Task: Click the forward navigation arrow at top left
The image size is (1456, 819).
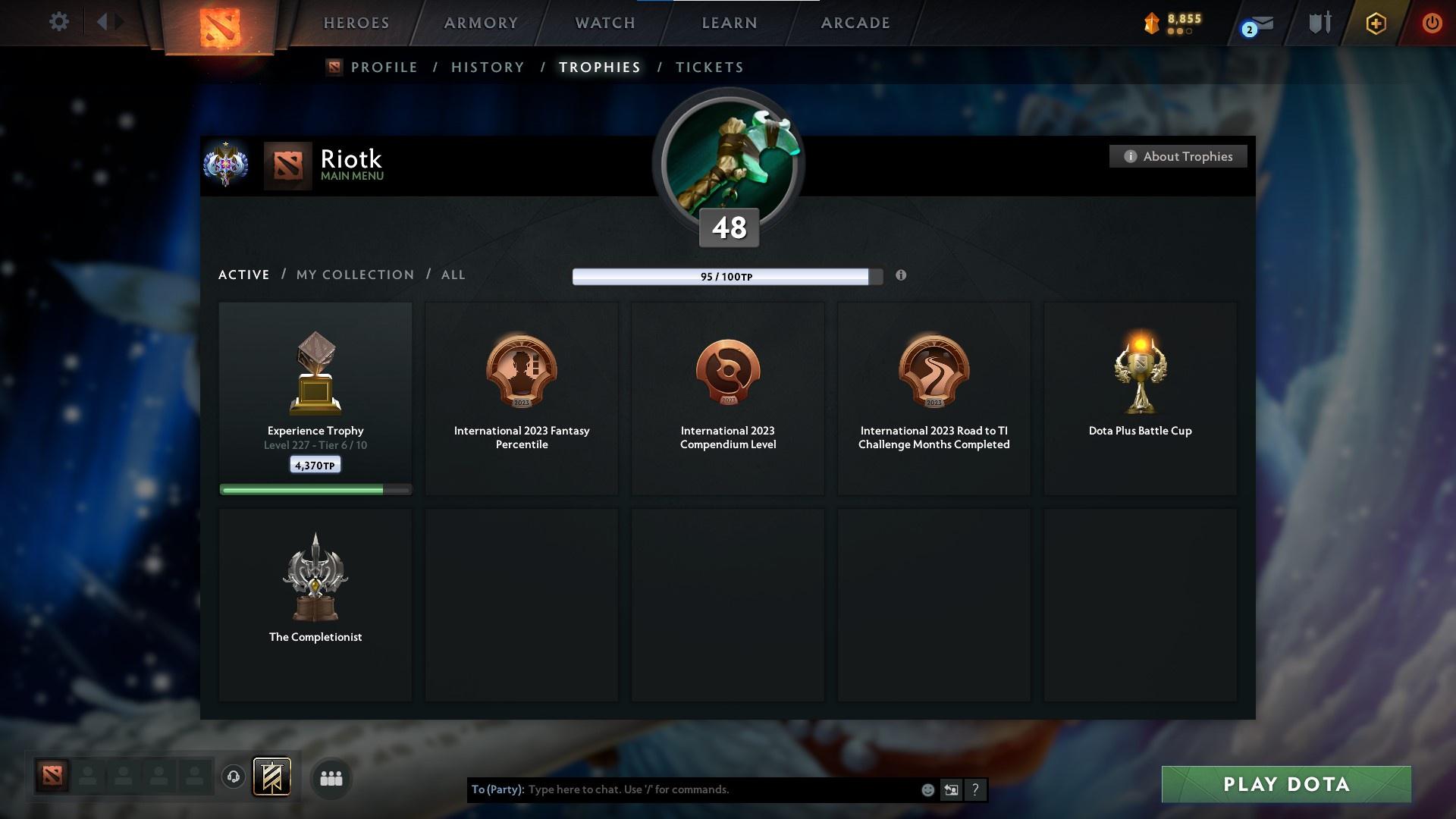Action: (118, 22)
